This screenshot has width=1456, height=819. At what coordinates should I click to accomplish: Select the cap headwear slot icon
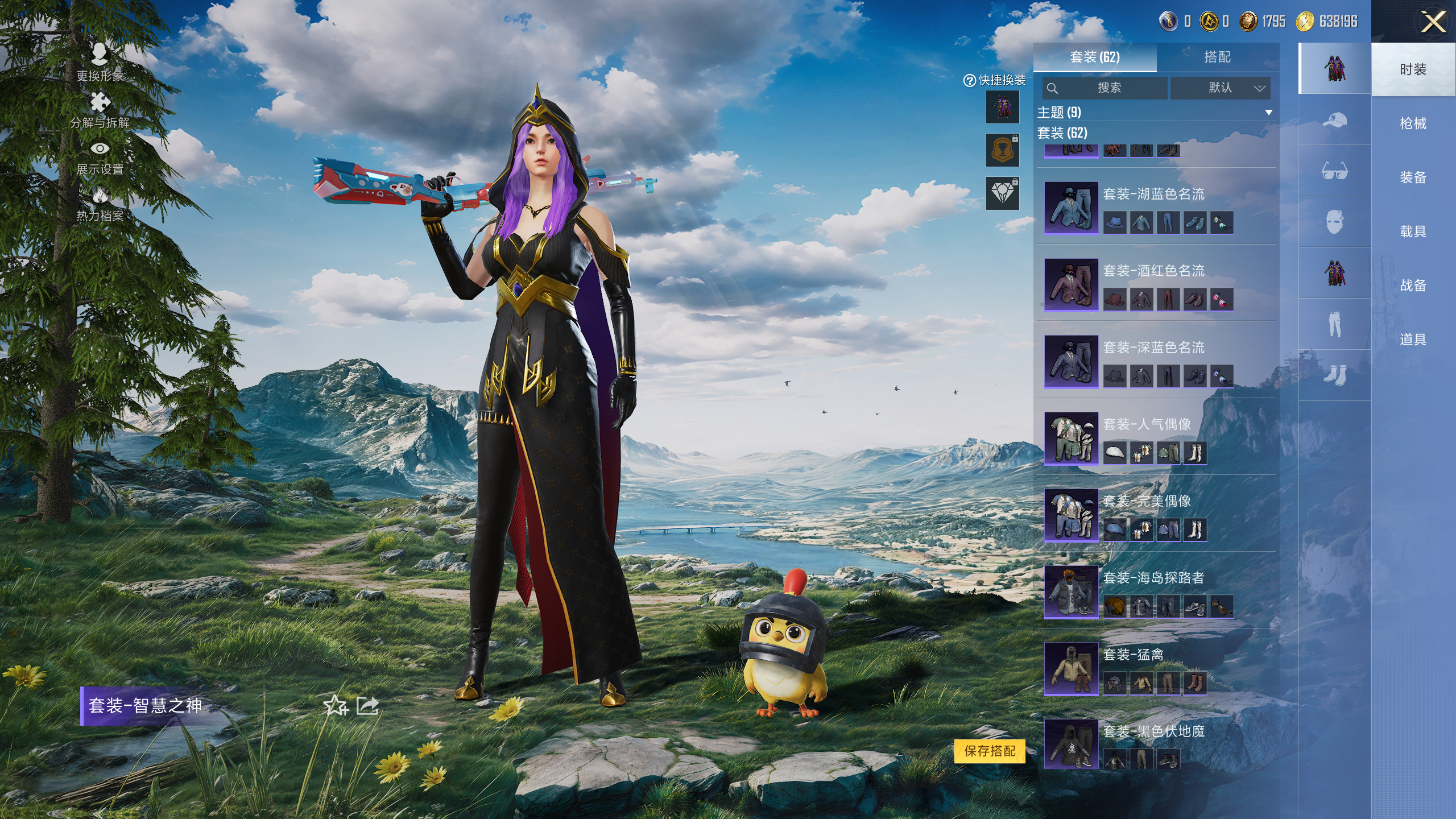1334,120
